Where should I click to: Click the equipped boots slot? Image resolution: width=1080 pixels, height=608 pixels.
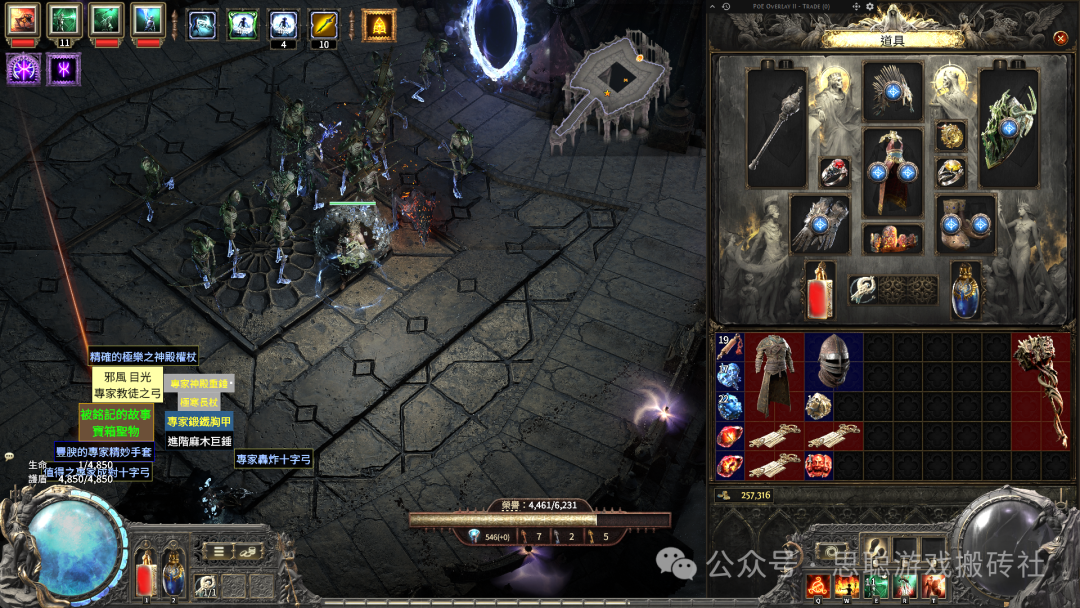pos(966,223)
